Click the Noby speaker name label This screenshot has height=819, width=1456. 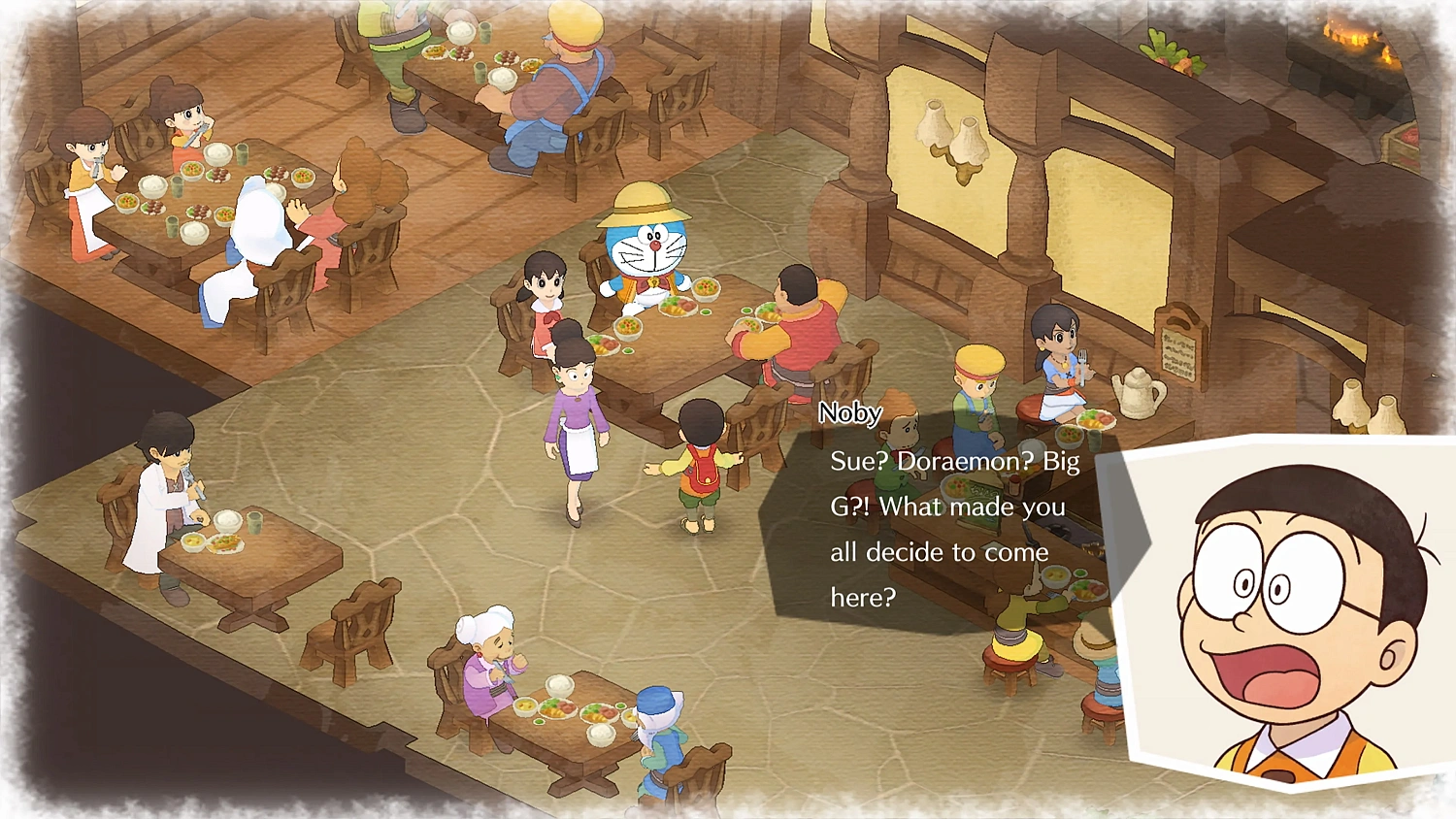pos(850,412)
